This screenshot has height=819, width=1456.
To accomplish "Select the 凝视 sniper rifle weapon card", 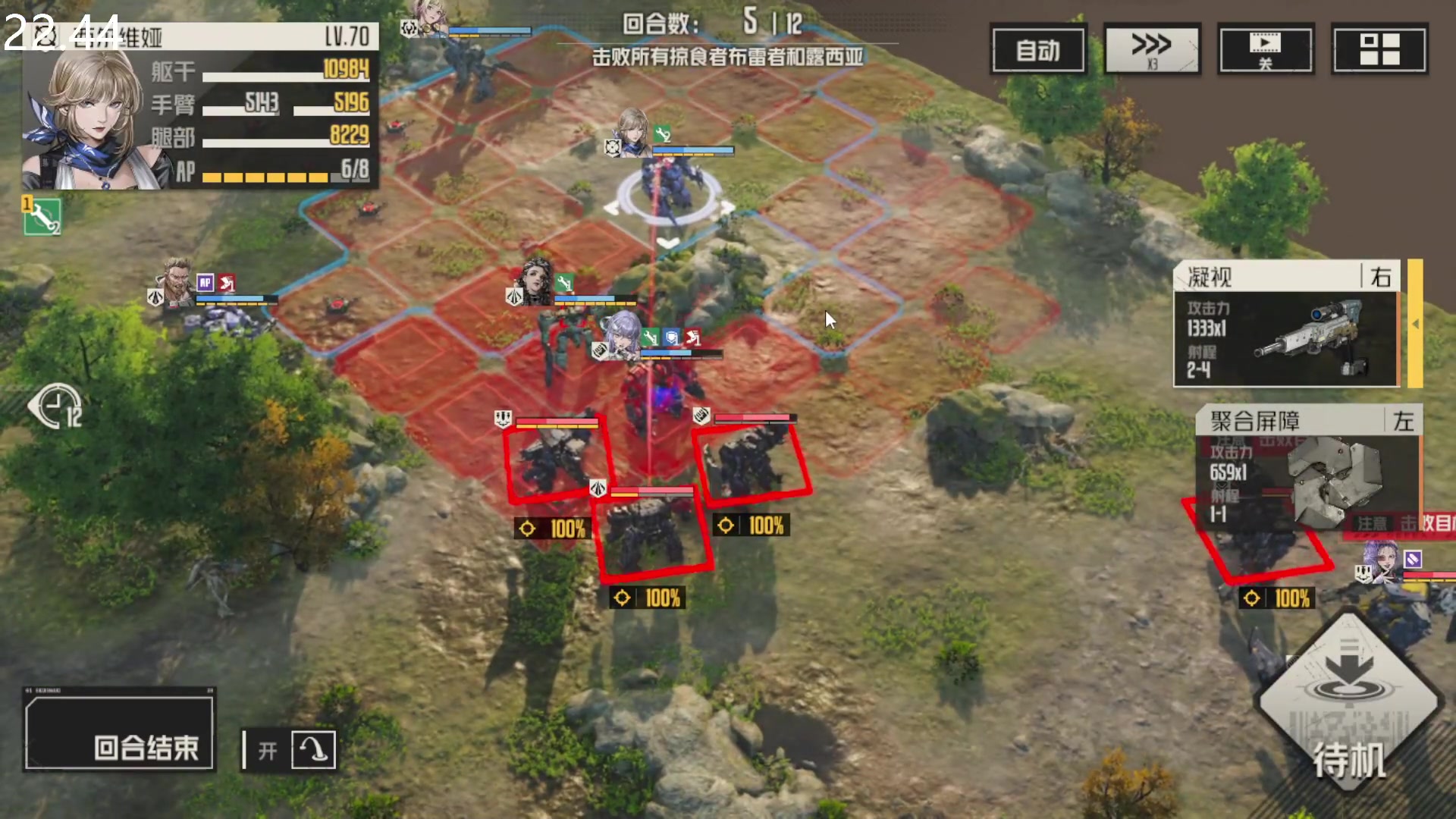I will (x=1286, y=325).
